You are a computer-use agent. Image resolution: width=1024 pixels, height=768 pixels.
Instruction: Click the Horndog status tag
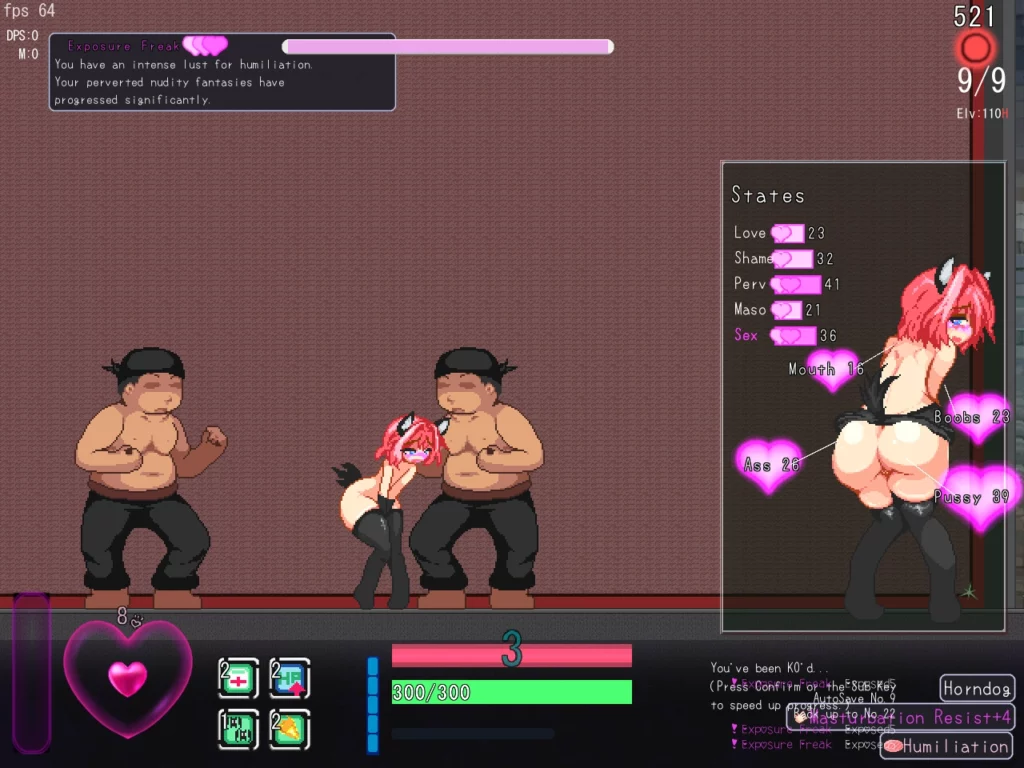click(977, 689)
